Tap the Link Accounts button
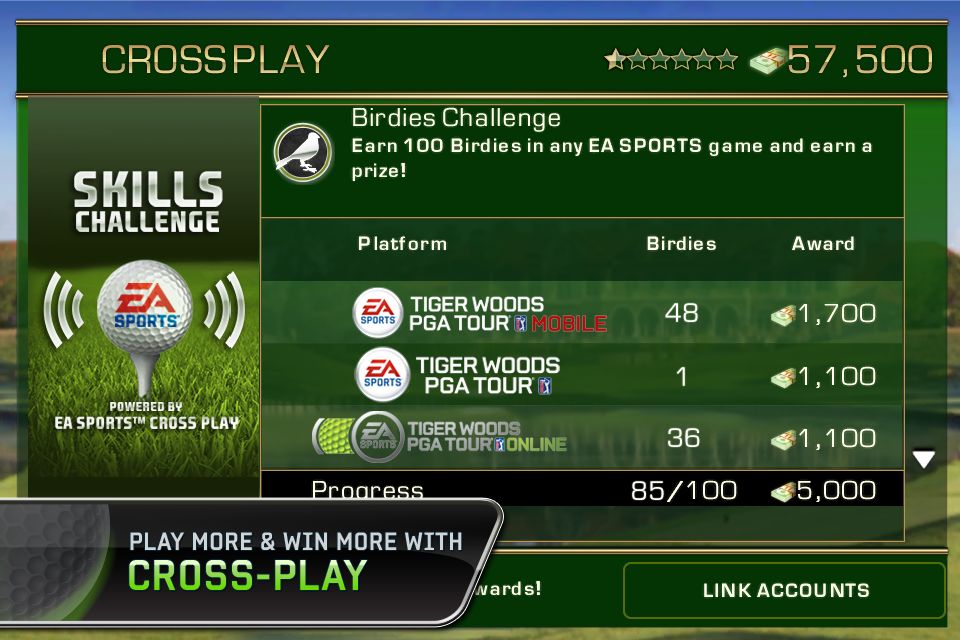960x640 pixels. coord(784,590)
